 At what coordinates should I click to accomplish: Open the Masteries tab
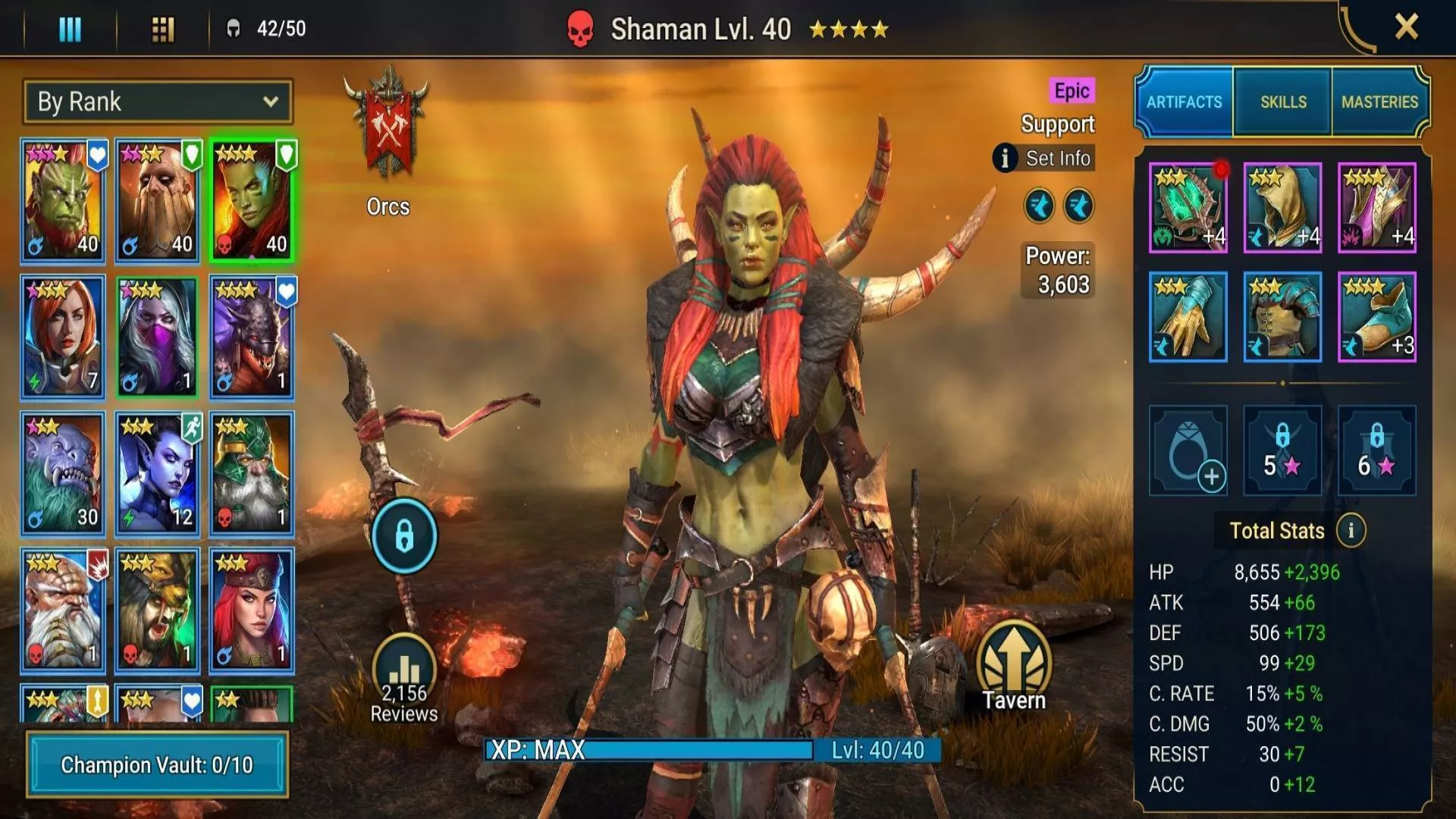(x=1379, y=102)
